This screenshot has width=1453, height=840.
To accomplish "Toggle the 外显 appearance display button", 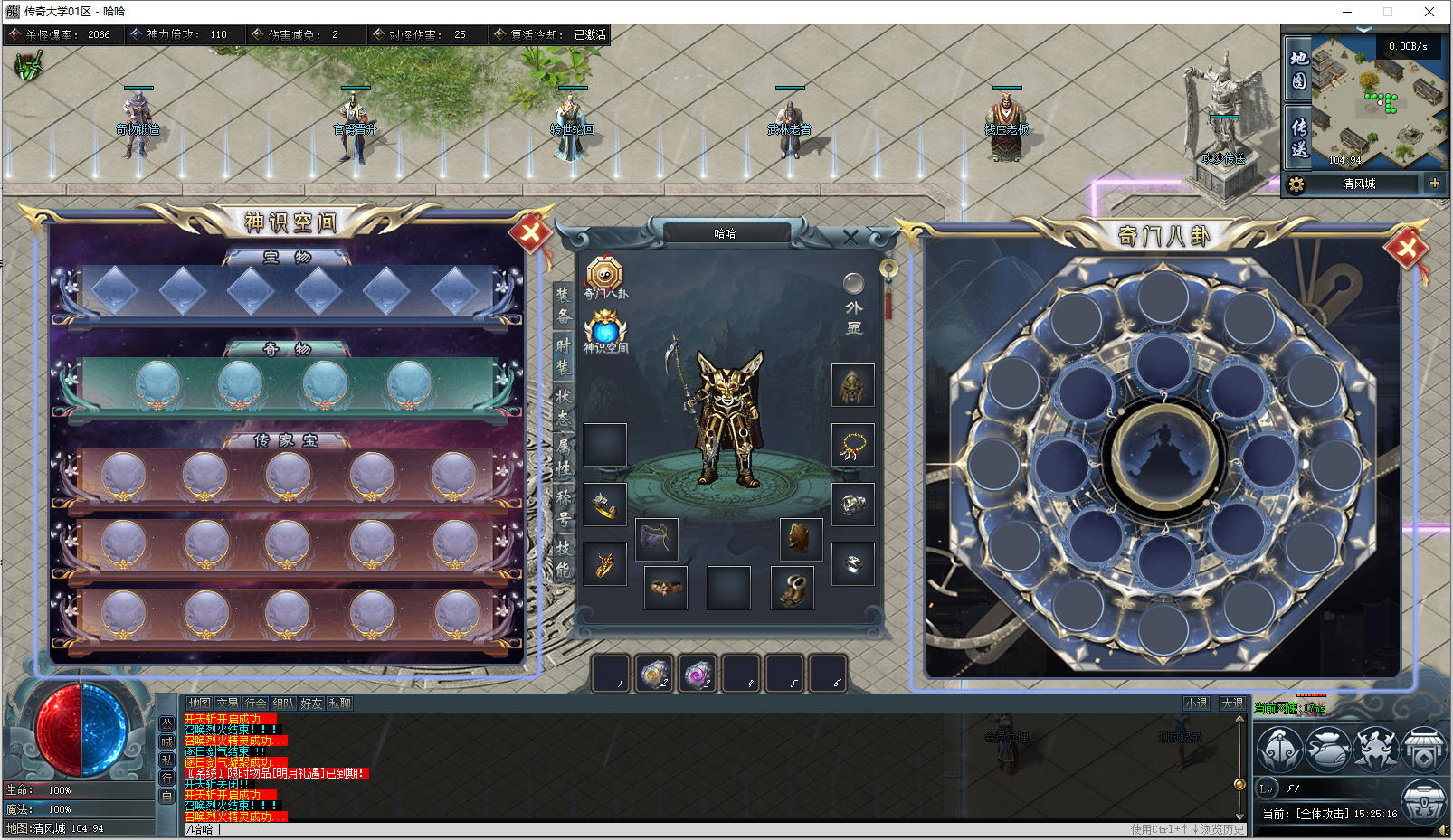I will click(x=853, y=284).
